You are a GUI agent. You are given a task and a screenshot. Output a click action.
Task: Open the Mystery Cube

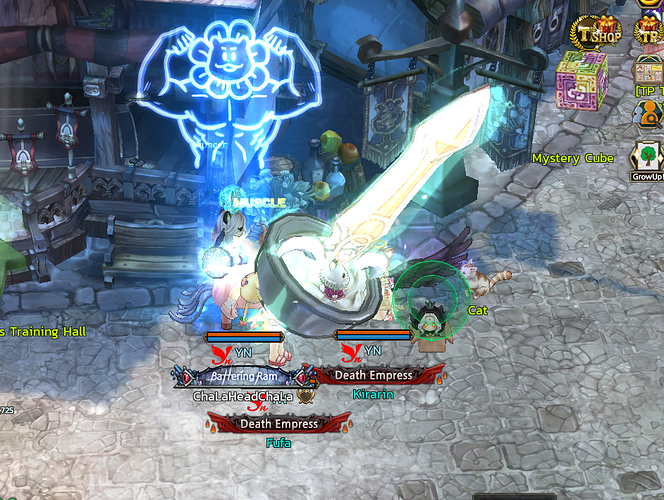coord(581,78)
